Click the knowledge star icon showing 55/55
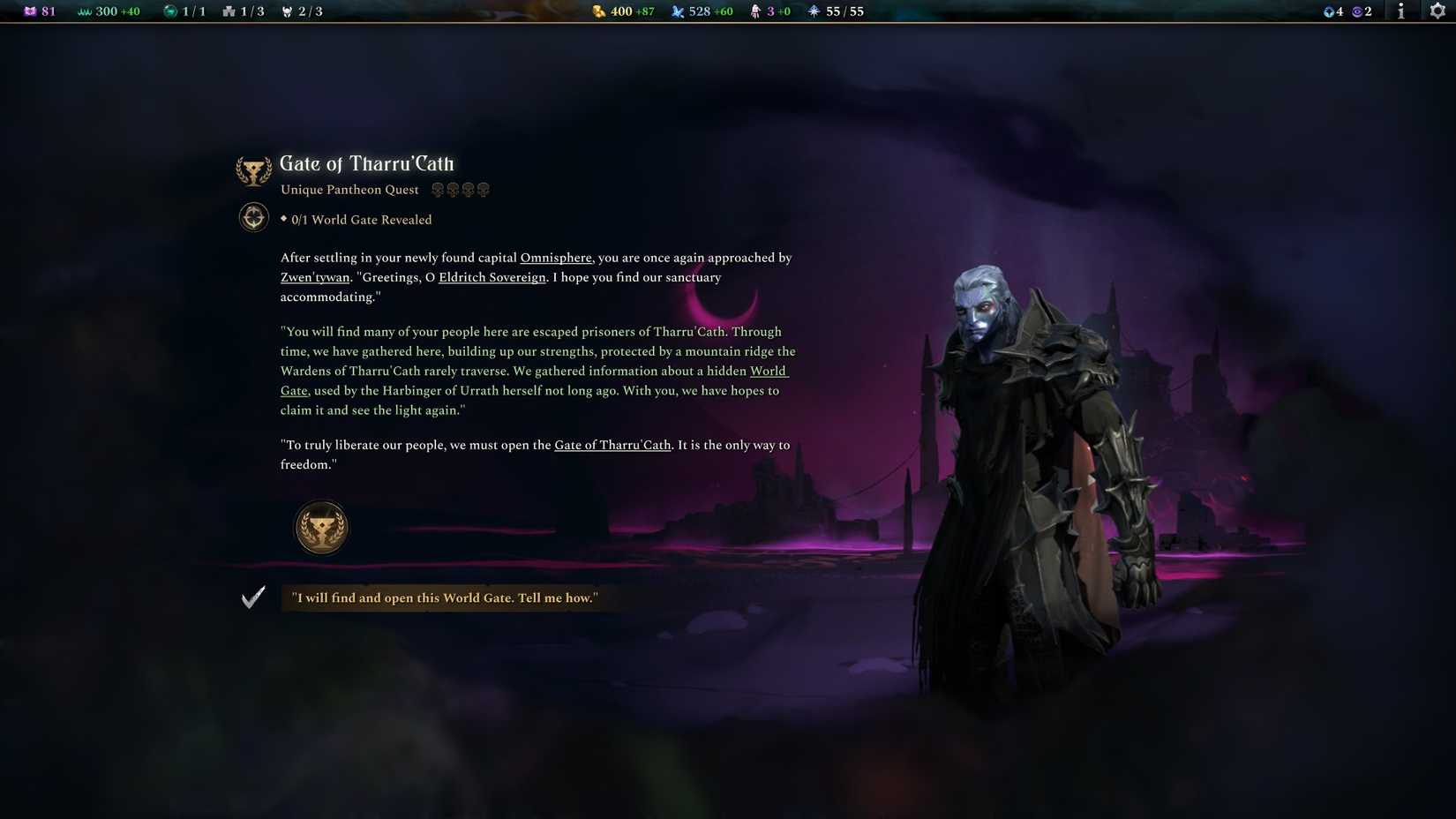Viewport: 1456px width, 819px height. [x=813, y=11]
